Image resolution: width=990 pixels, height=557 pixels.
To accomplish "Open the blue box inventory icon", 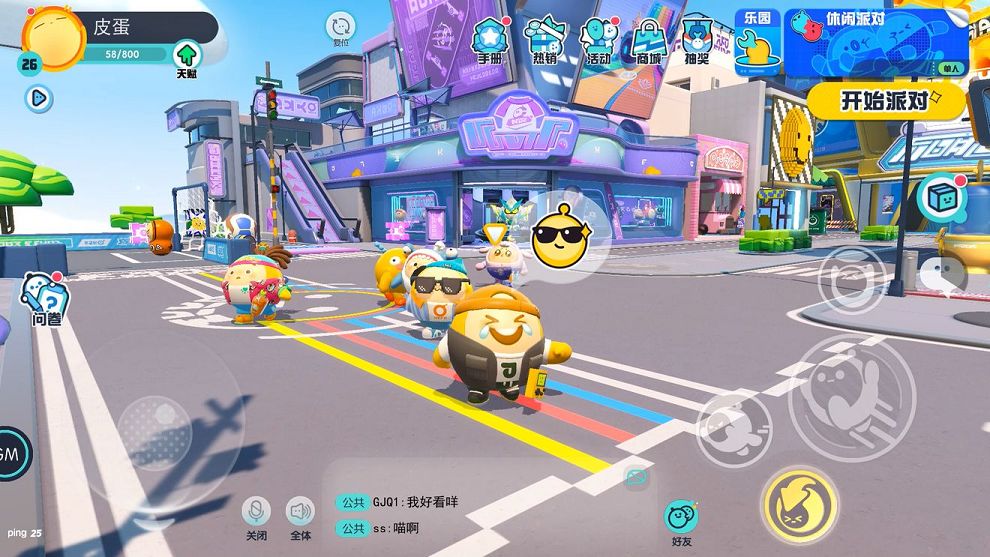I will pyautogui.click(x=940, y=198).
